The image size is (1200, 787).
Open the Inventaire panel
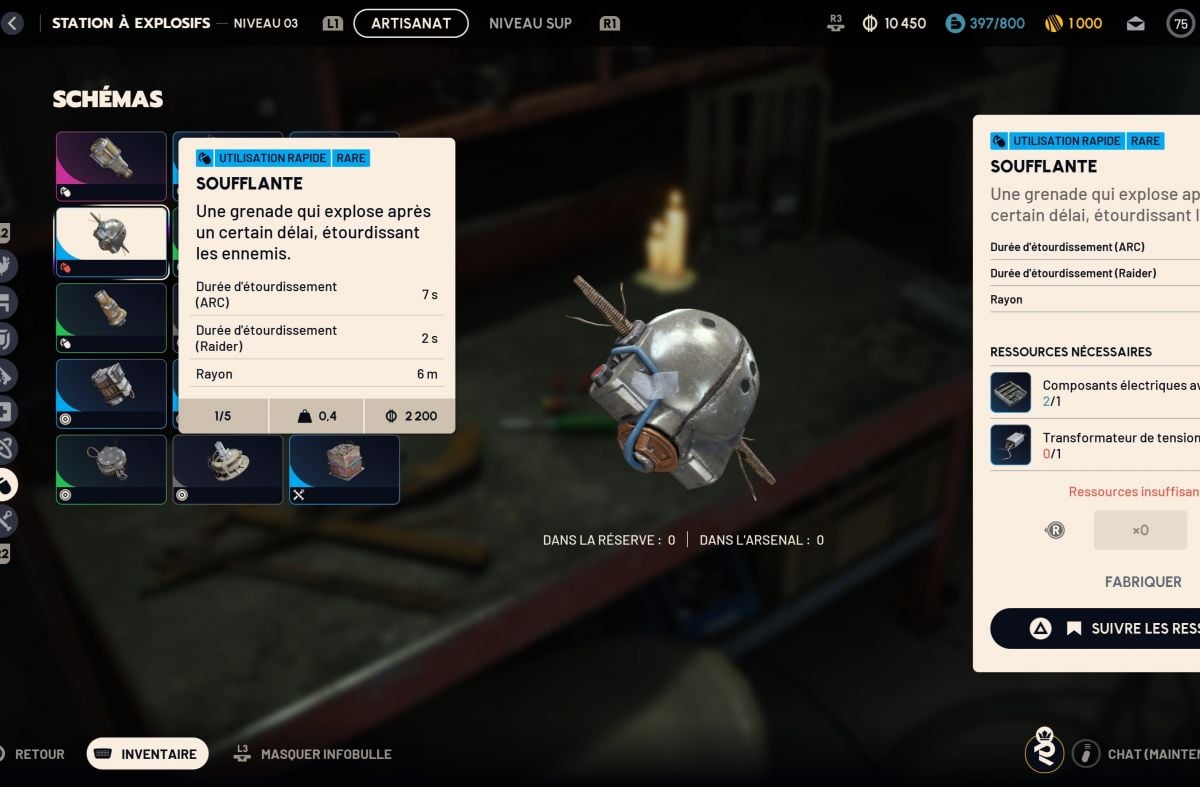coord(148,754)
